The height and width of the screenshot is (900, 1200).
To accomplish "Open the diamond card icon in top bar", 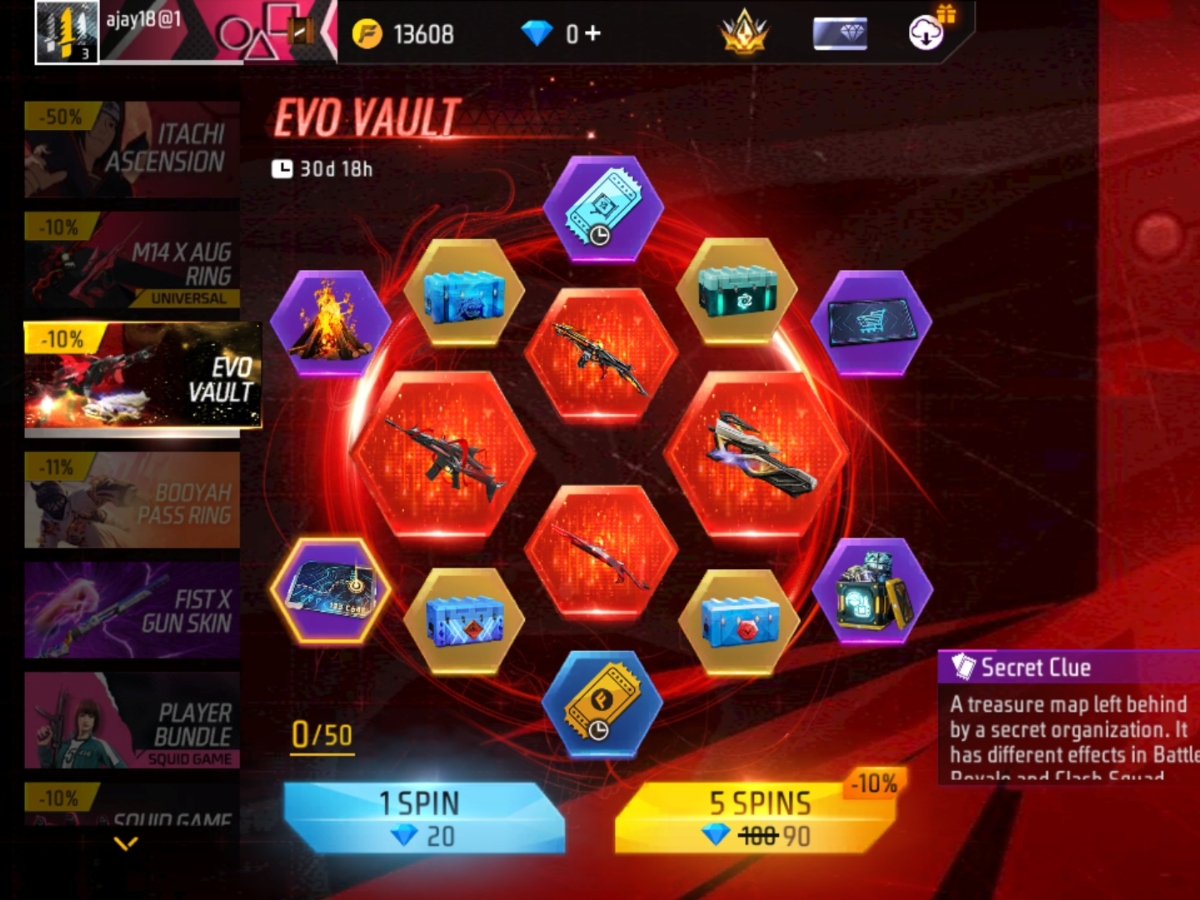I will click(838, 33).
